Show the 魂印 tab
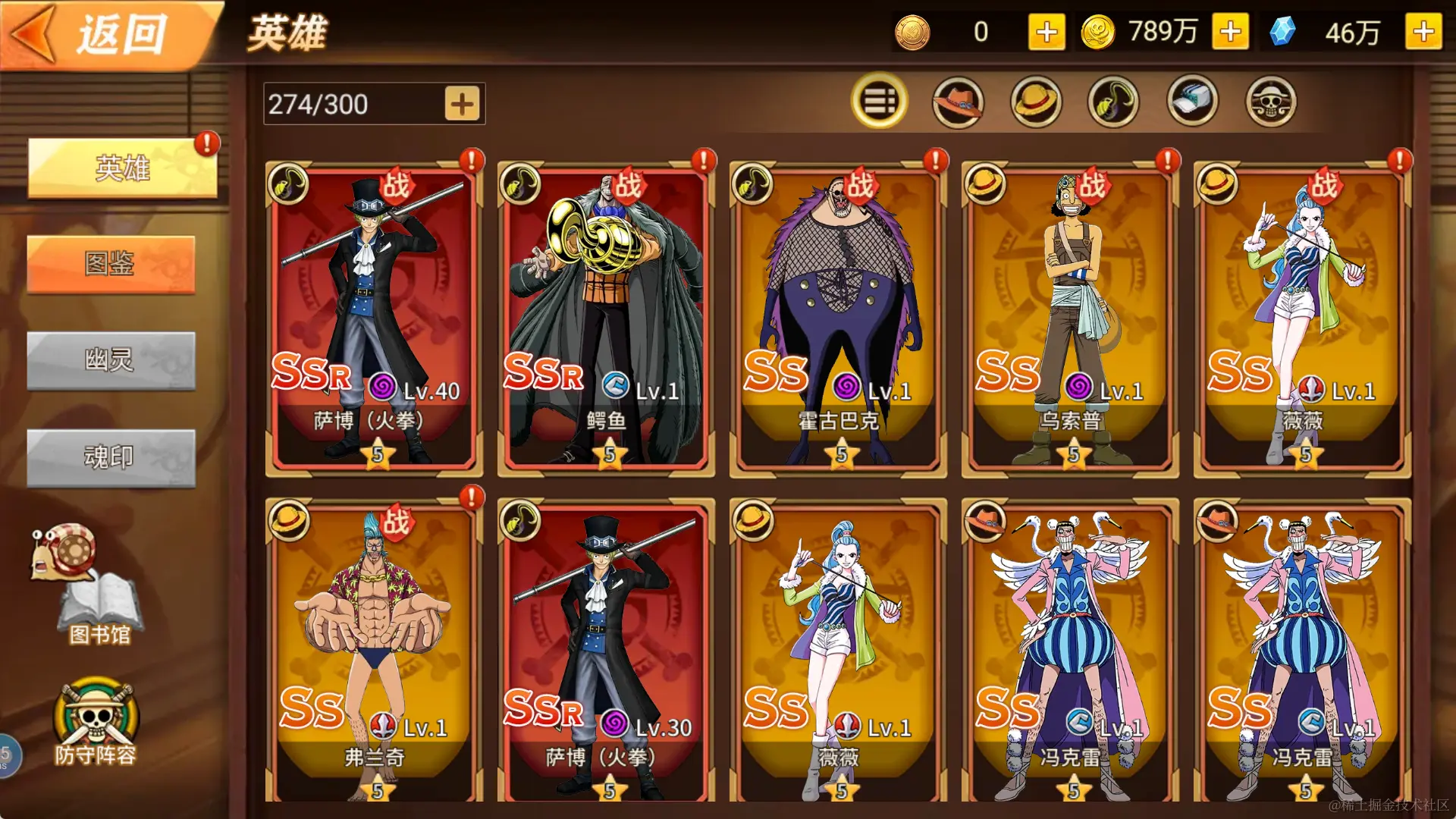Image resolution: width=1456 pixels, height=819 pixels. [111, 457]
